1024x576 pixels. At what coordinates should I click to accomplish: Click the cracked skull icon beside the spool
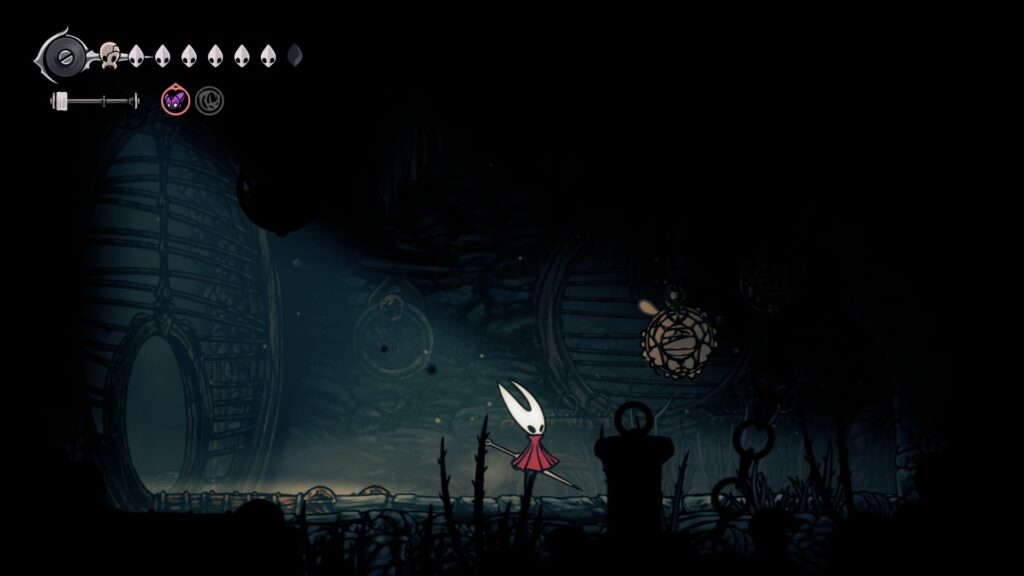[109, 55]
